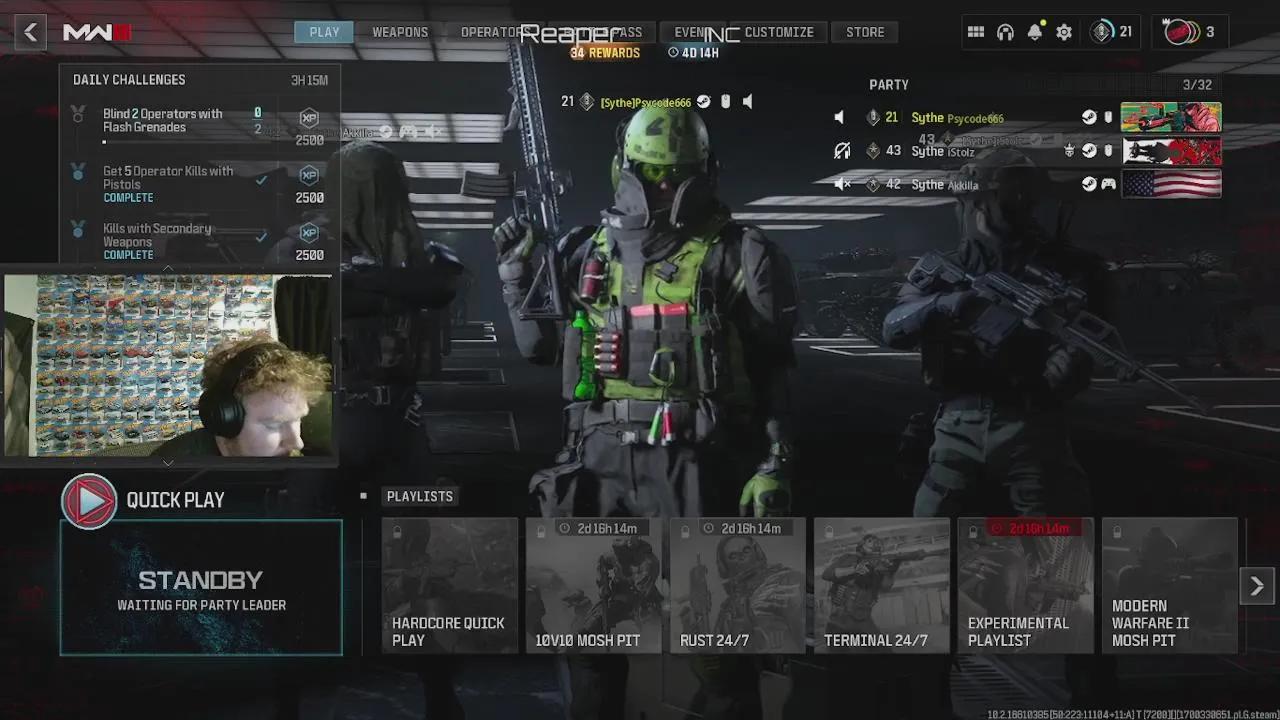The width and height of the screenshot is (1280, 720).
Task: Click the Quick Play standby panel
Action: (201, 588)
